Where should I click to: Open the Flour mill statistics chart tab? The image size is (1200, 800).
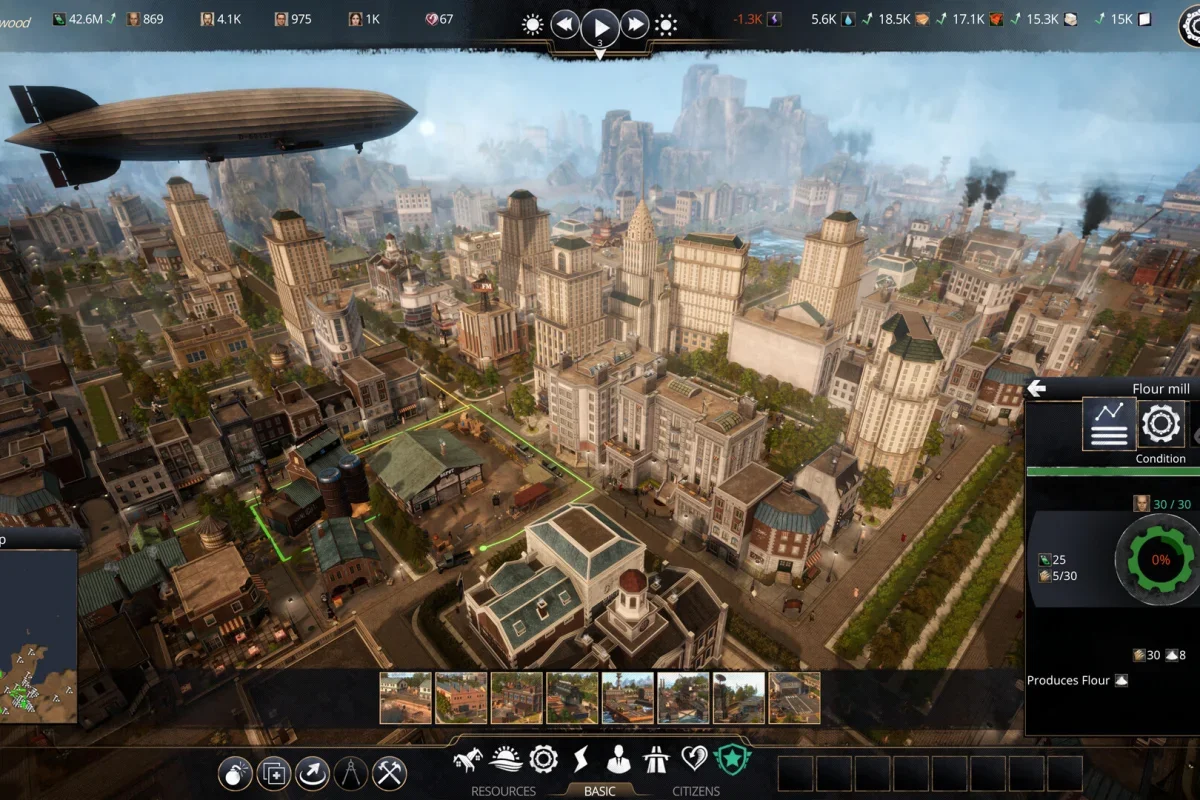click(x=1108, y=424)
